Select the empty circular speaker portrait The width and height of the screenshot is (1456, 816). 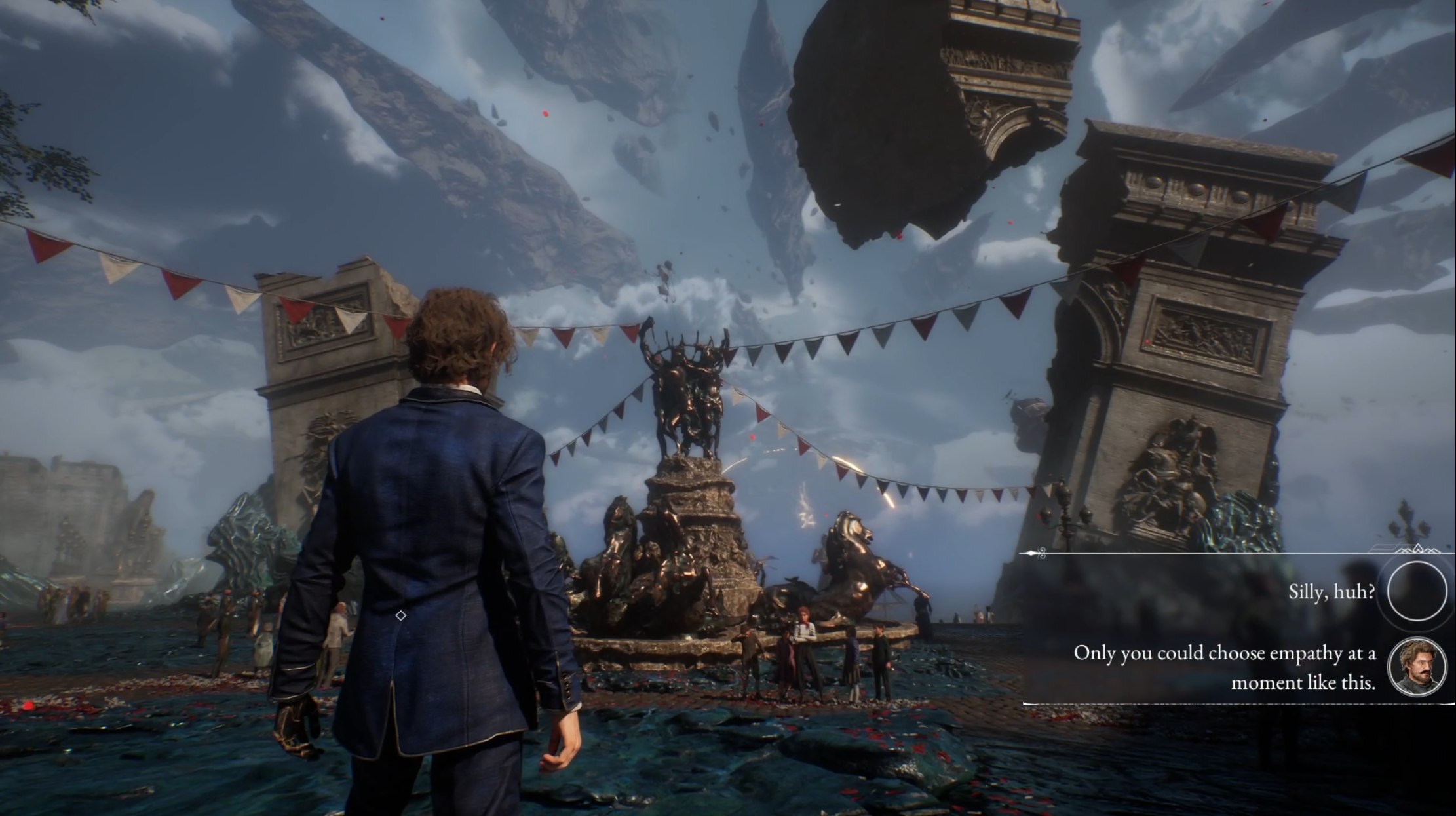pos(1417,591)
